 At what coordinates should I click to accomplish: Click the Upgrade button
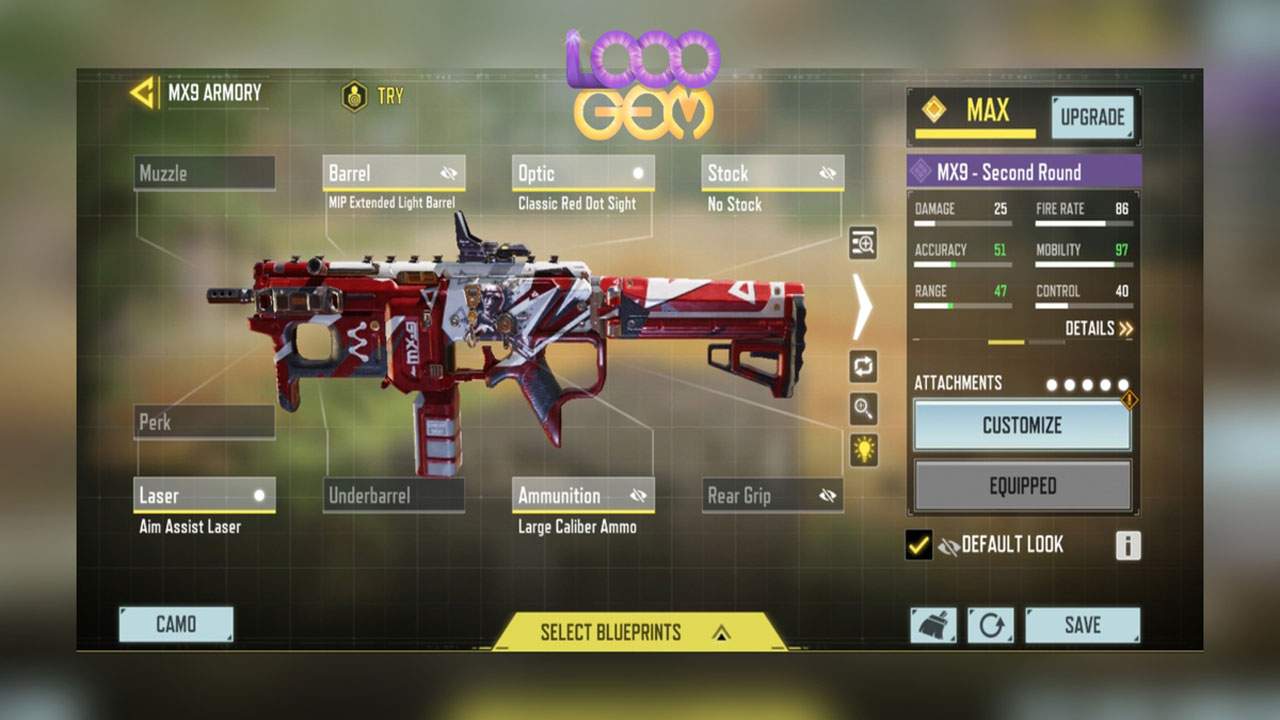[x=1092, y=117]
